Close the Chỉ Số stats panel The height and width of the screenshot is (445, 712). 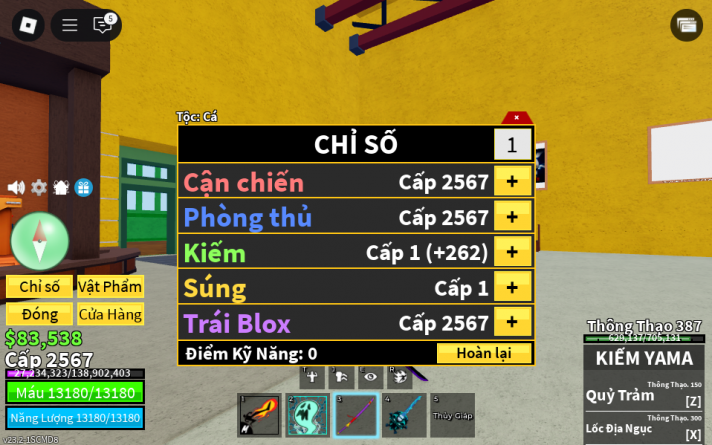(x=517, y=118)
